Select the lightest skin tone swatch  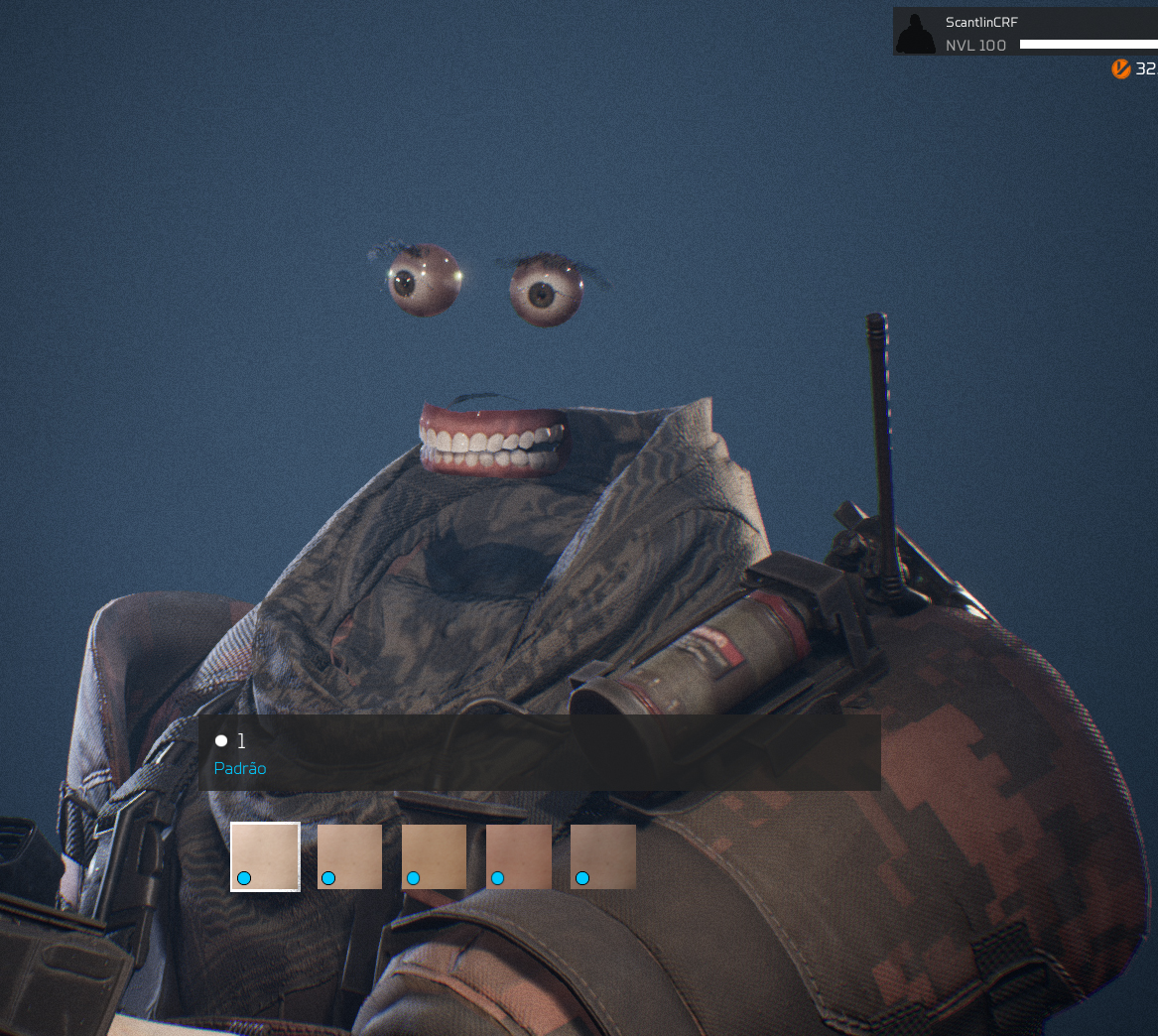click(265, 856)
